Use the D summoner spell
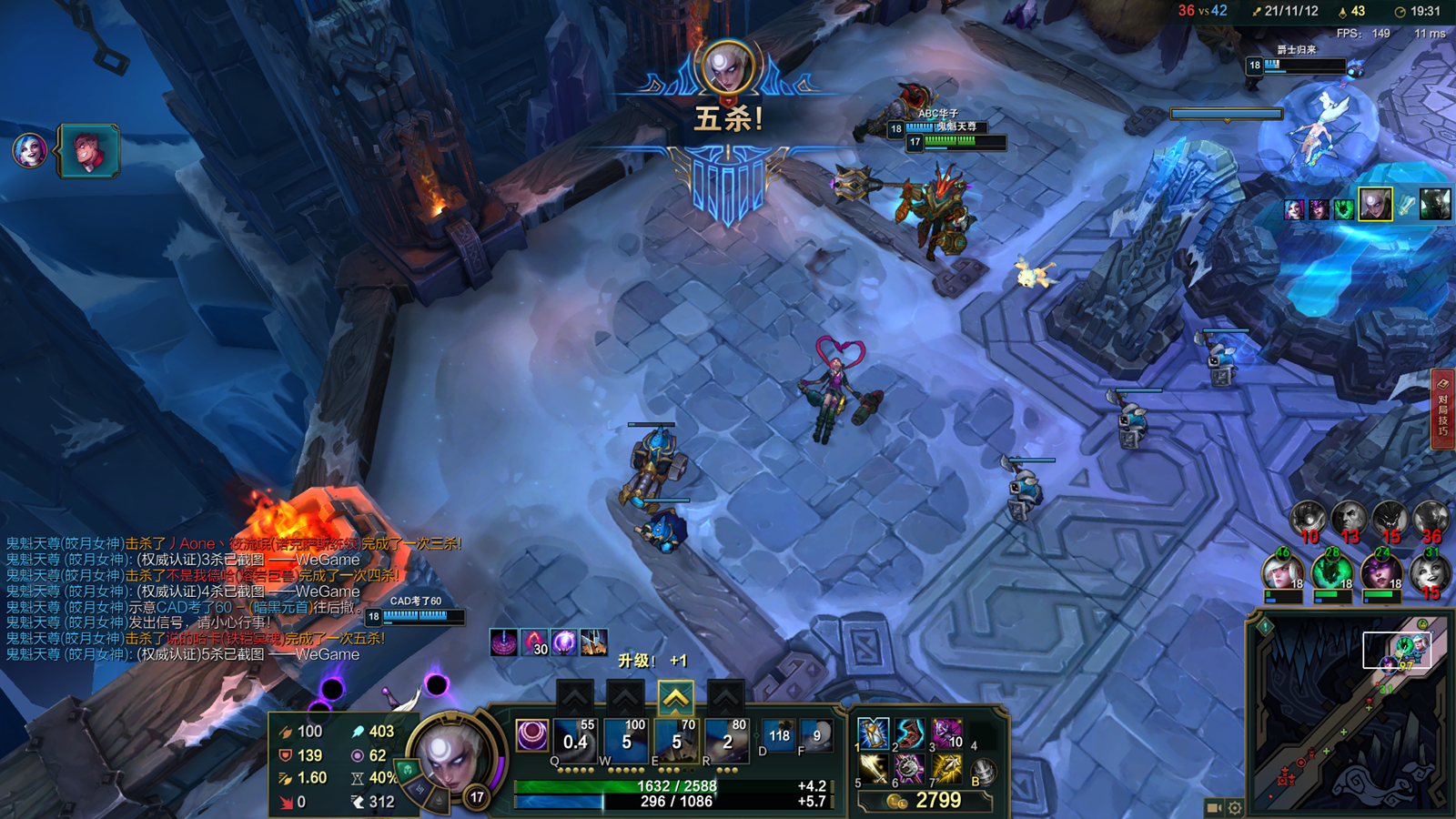The height and width of the screenshot is (819, 1456). click(779, 735)
